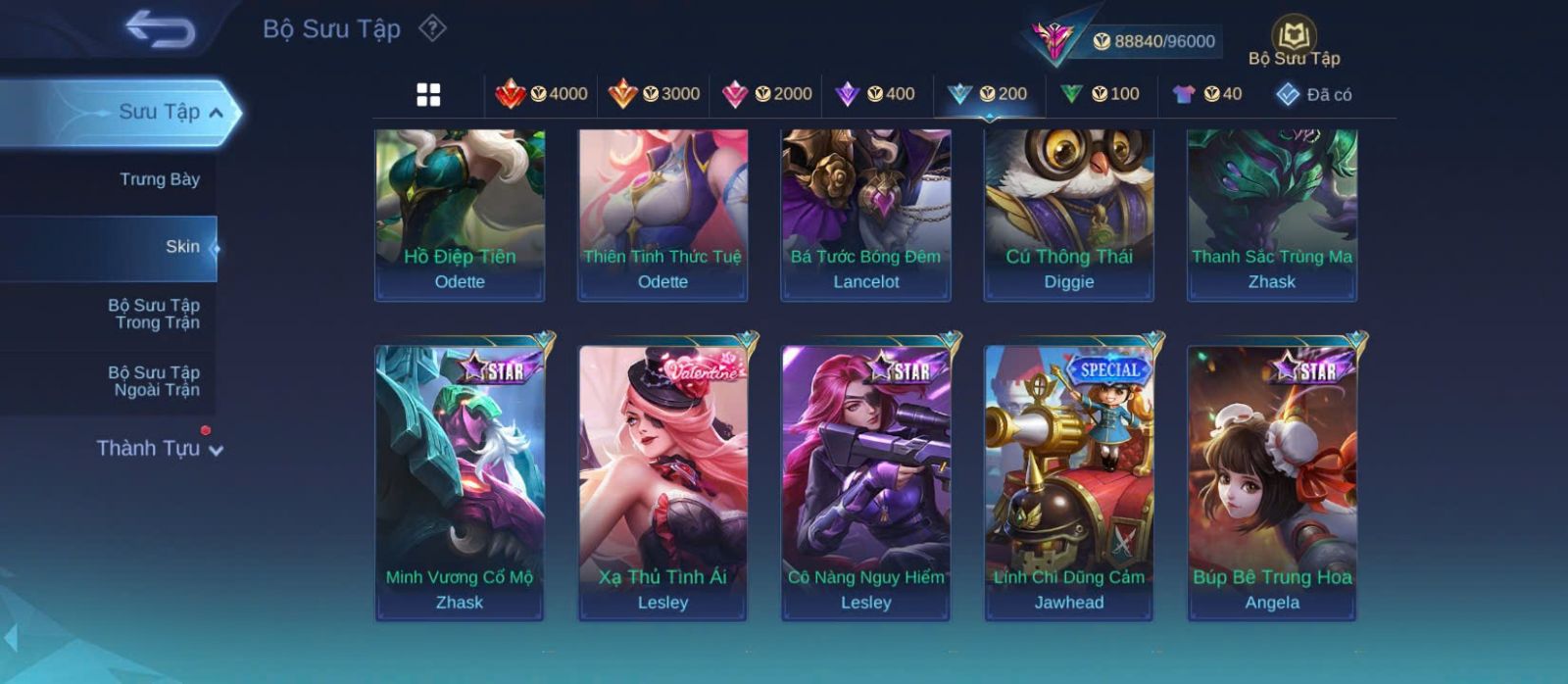The height and width of the screenshot is (684, 1568).
Task: Open Lancelot's Bá Tước Bóng Đêm skin
Action: 865,216
